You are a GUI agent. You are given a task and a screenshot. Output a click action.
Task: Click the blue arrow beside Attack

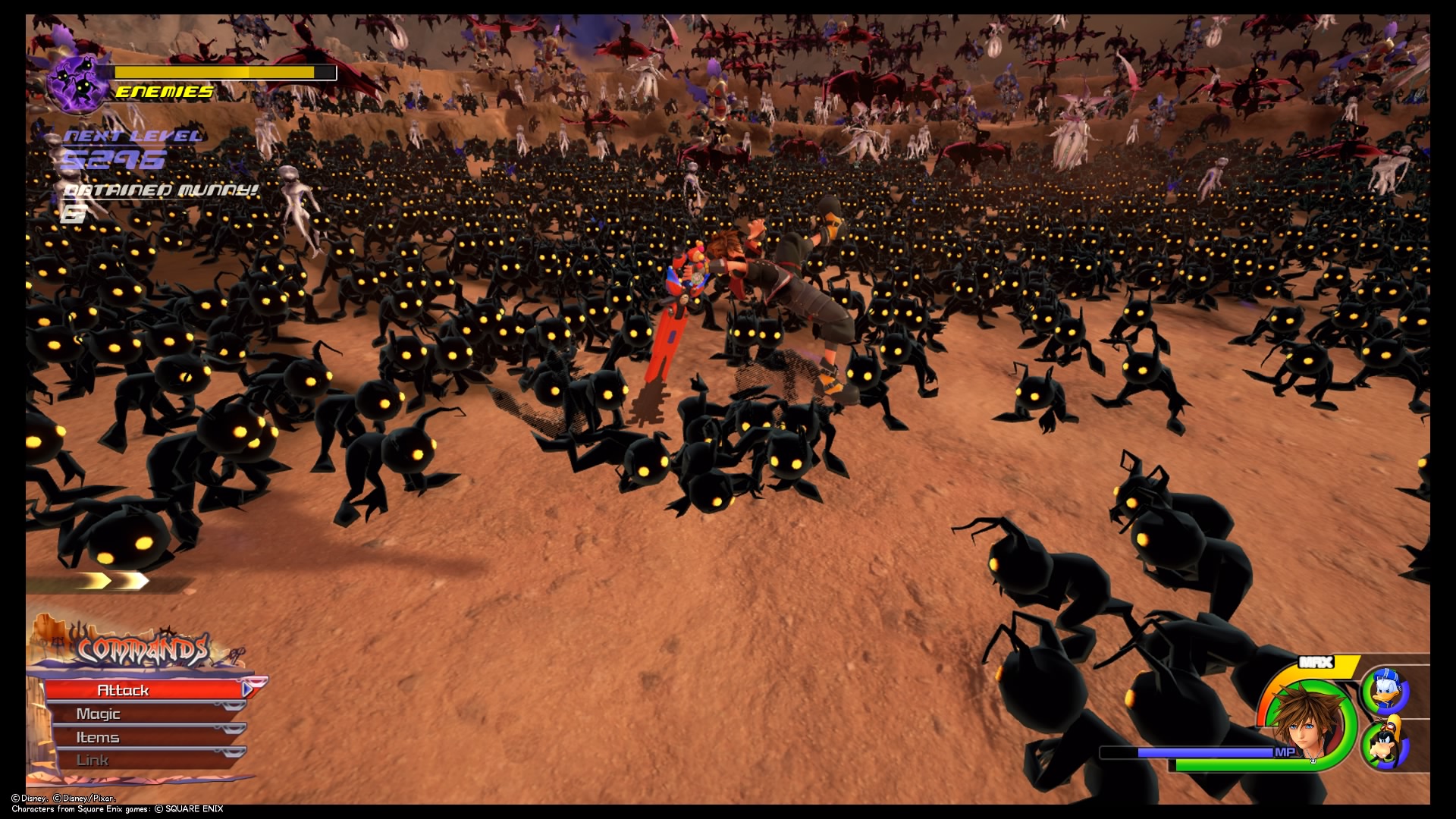[x=248, y=690]
